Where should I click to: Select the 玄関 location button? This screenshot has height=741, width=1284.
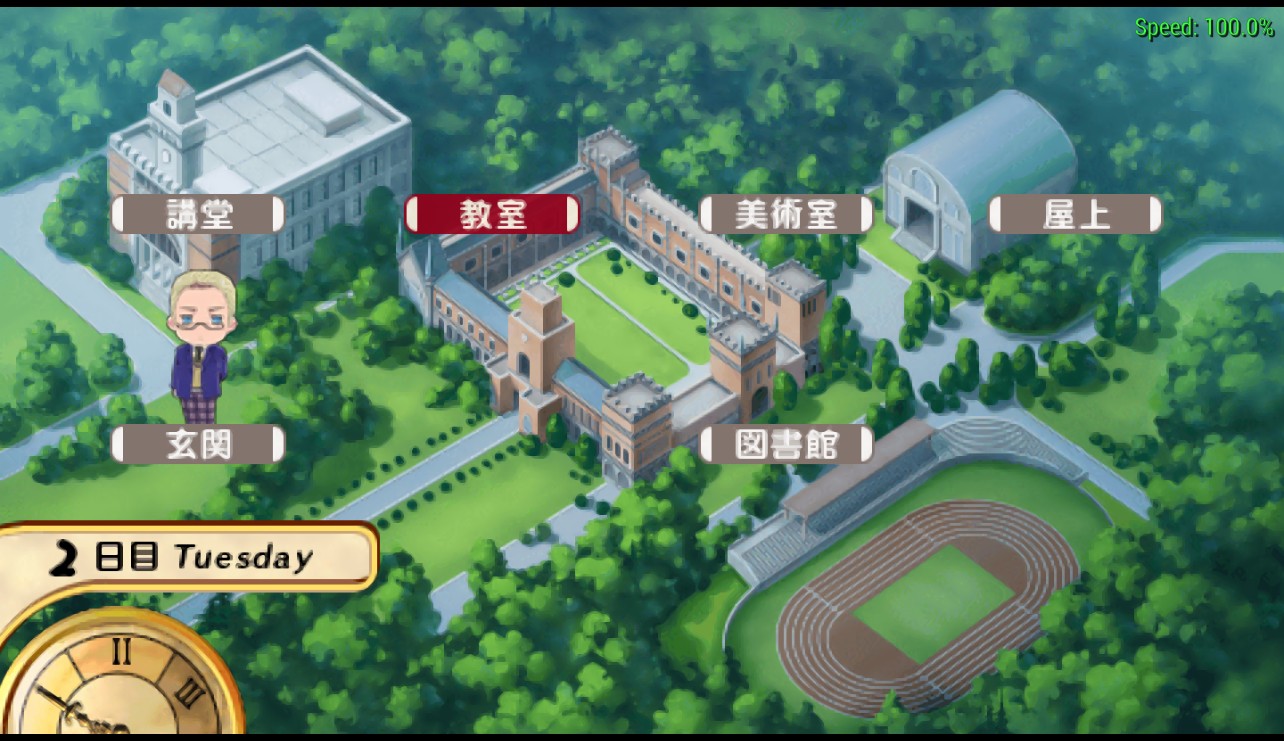[x=198, y=444]
